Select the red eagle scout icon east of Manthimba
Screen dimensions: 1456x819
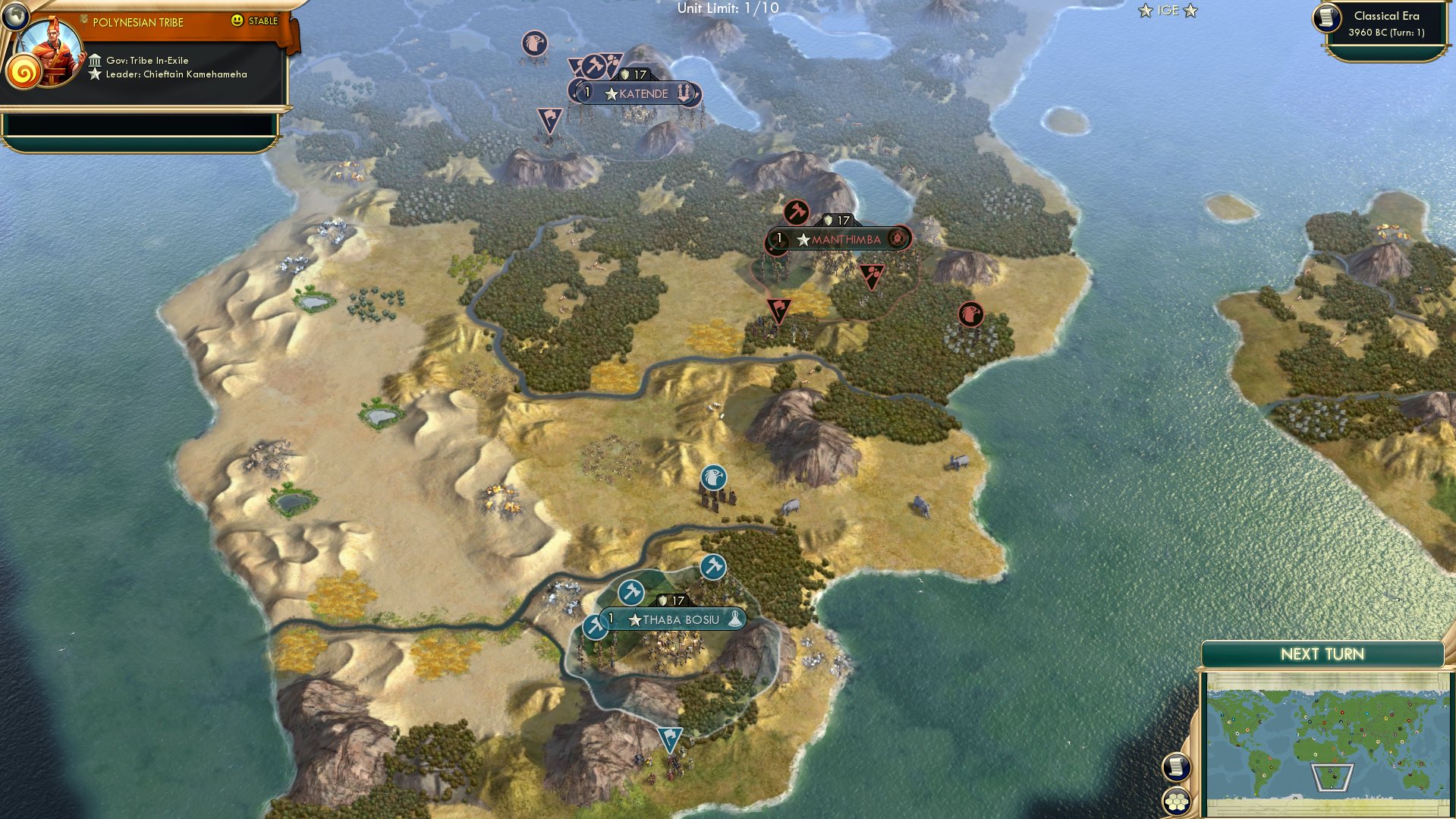tap(970, 313)
